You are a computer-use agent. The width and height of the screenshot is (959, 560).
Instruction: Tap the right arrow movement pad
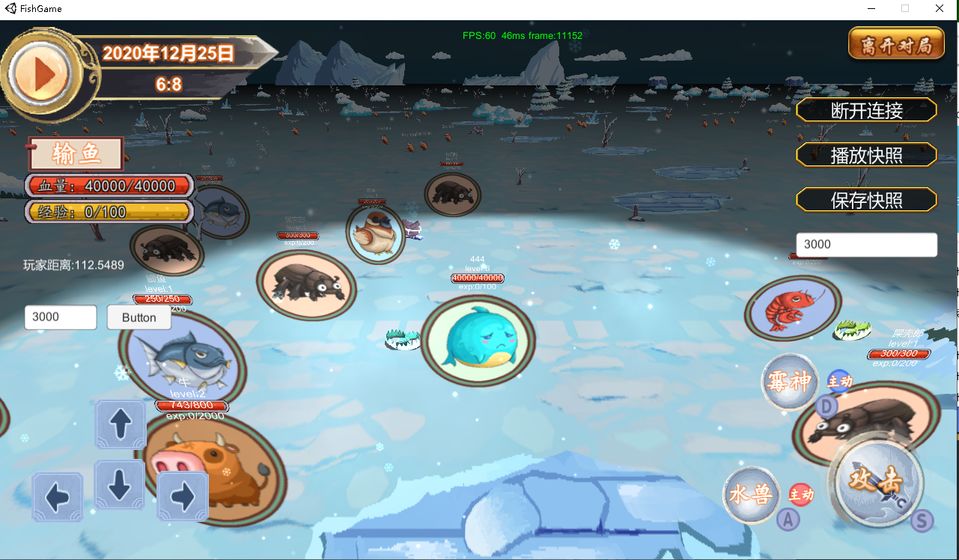[182, 496]
